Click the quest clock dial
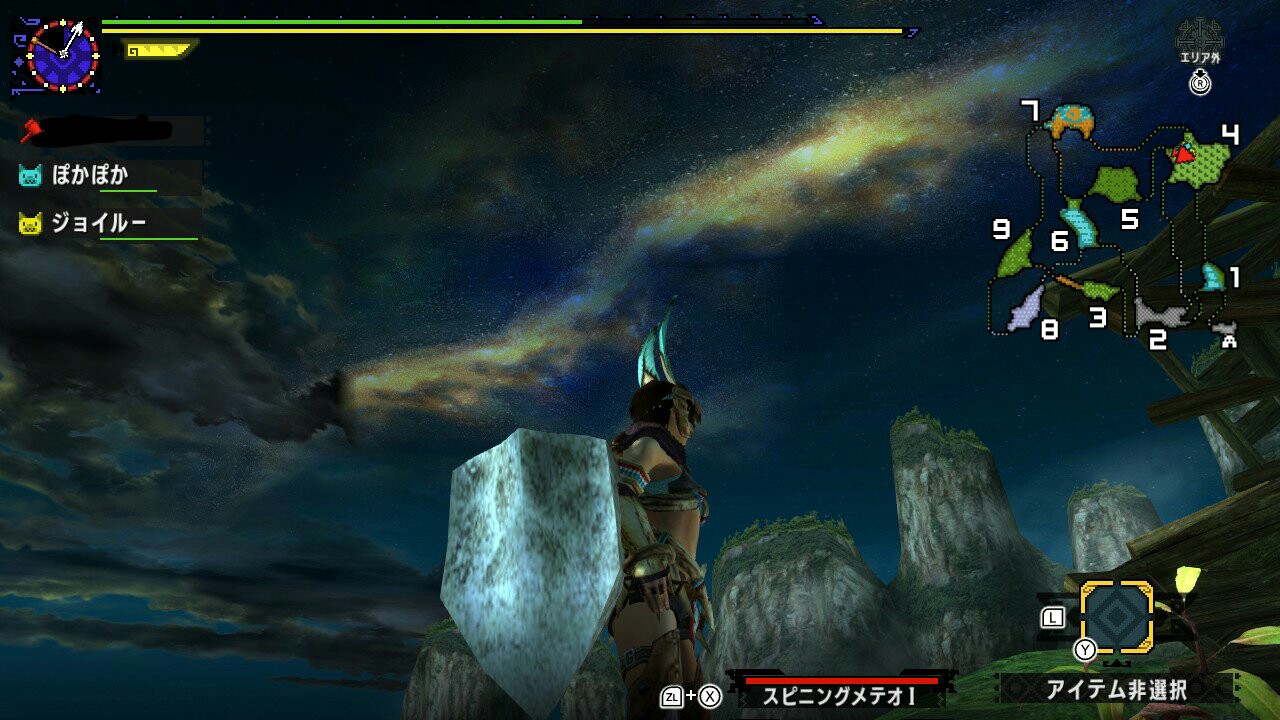 click(x=62, y=56)
